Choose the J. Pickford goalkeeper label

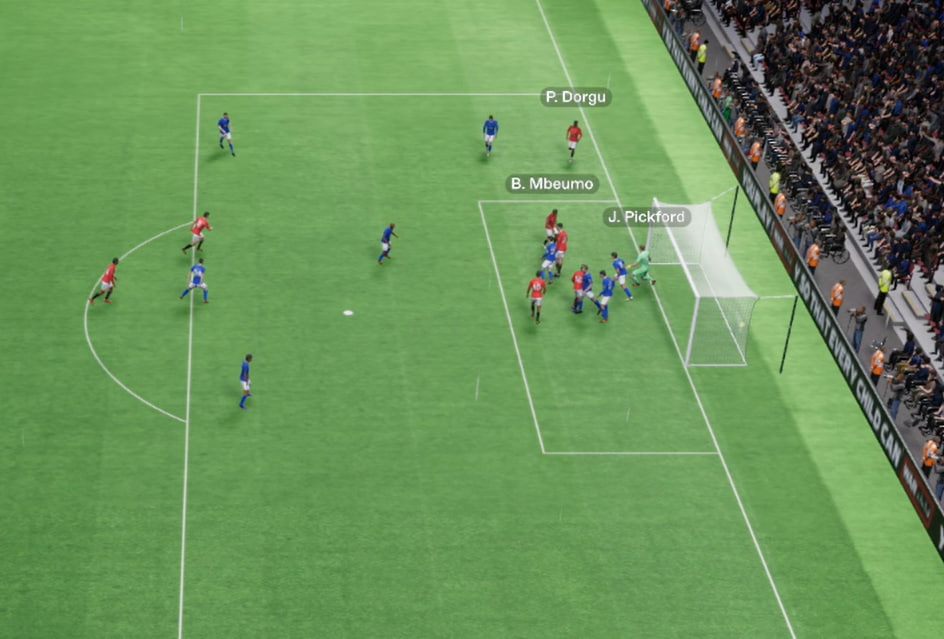click(646, 217)
